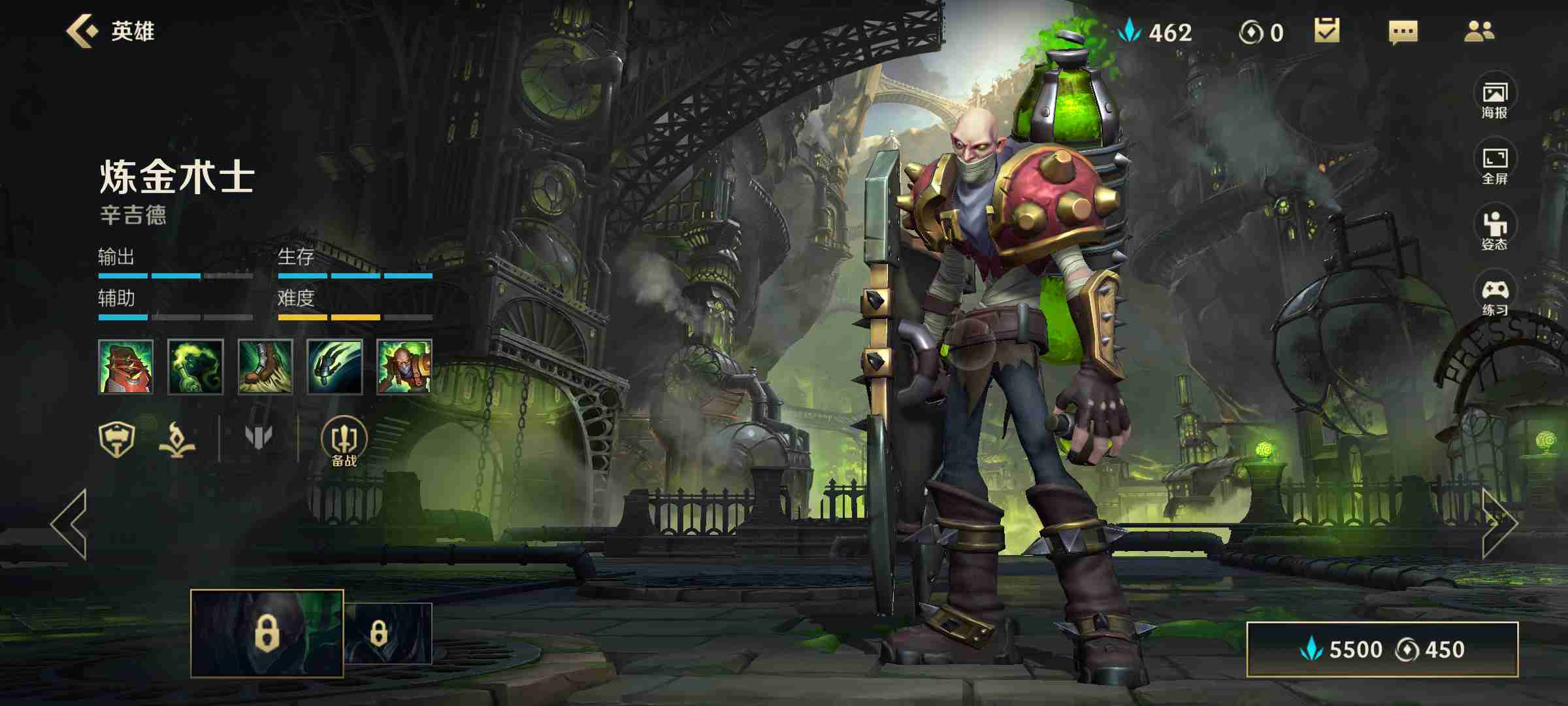Show the next hero with right arrow
This screenshot has width=1568, height=706.
[x=1498, y=523]
